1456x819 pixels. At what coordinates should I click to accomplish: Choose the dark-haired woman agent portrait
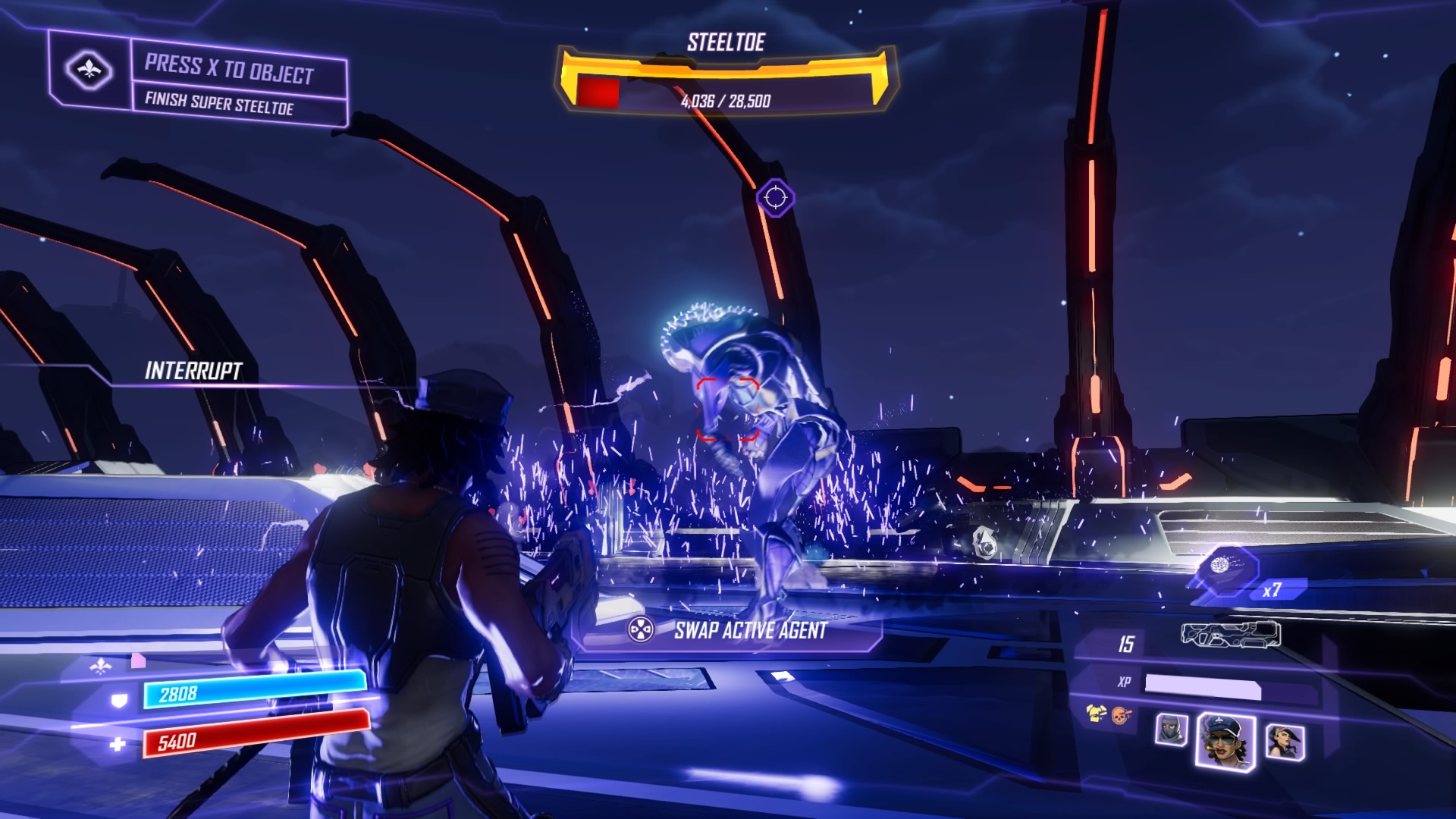point(1285,741)
